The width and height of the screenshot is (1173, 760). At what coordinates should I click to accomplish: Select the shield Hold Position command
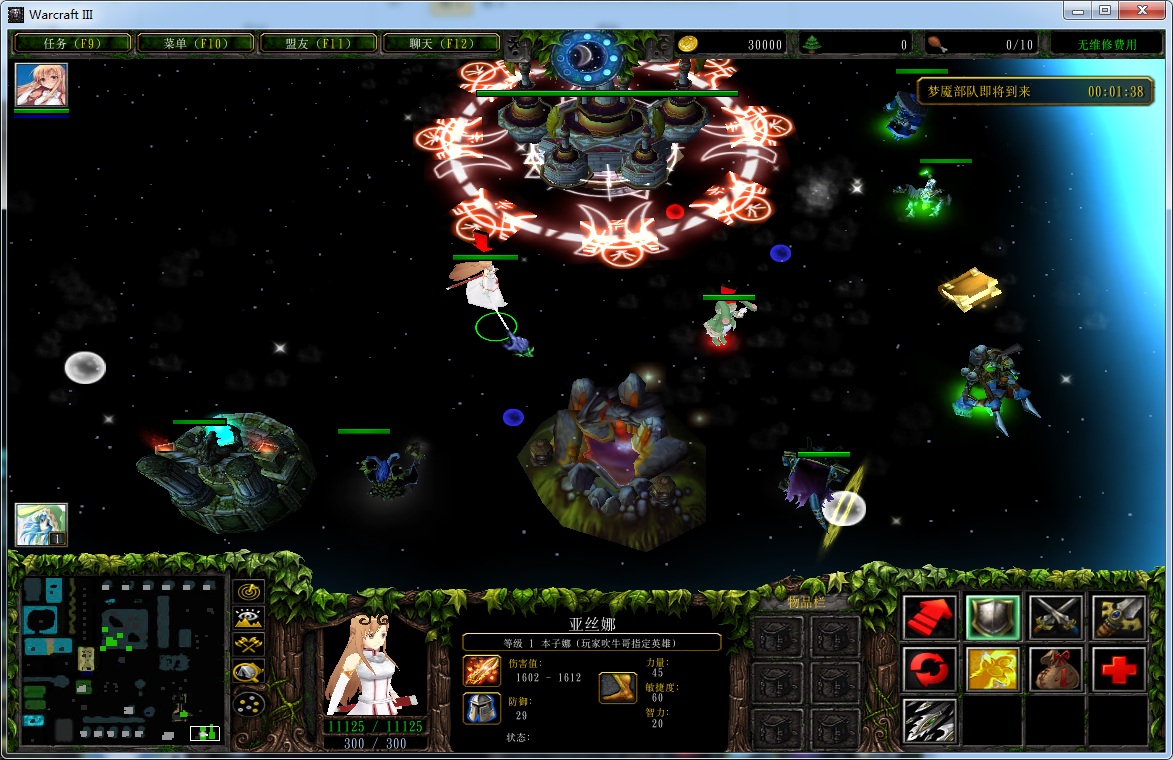coord(992,617)
